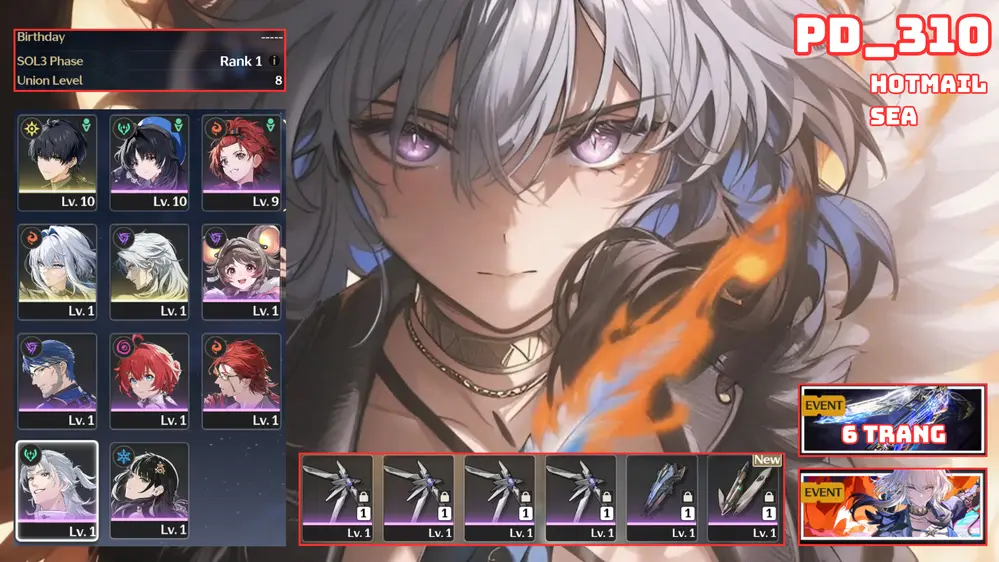Viewport: 999px width, 562px height.
Task: Select the white-haired character with purple element
Action: (x=149, y=271)
